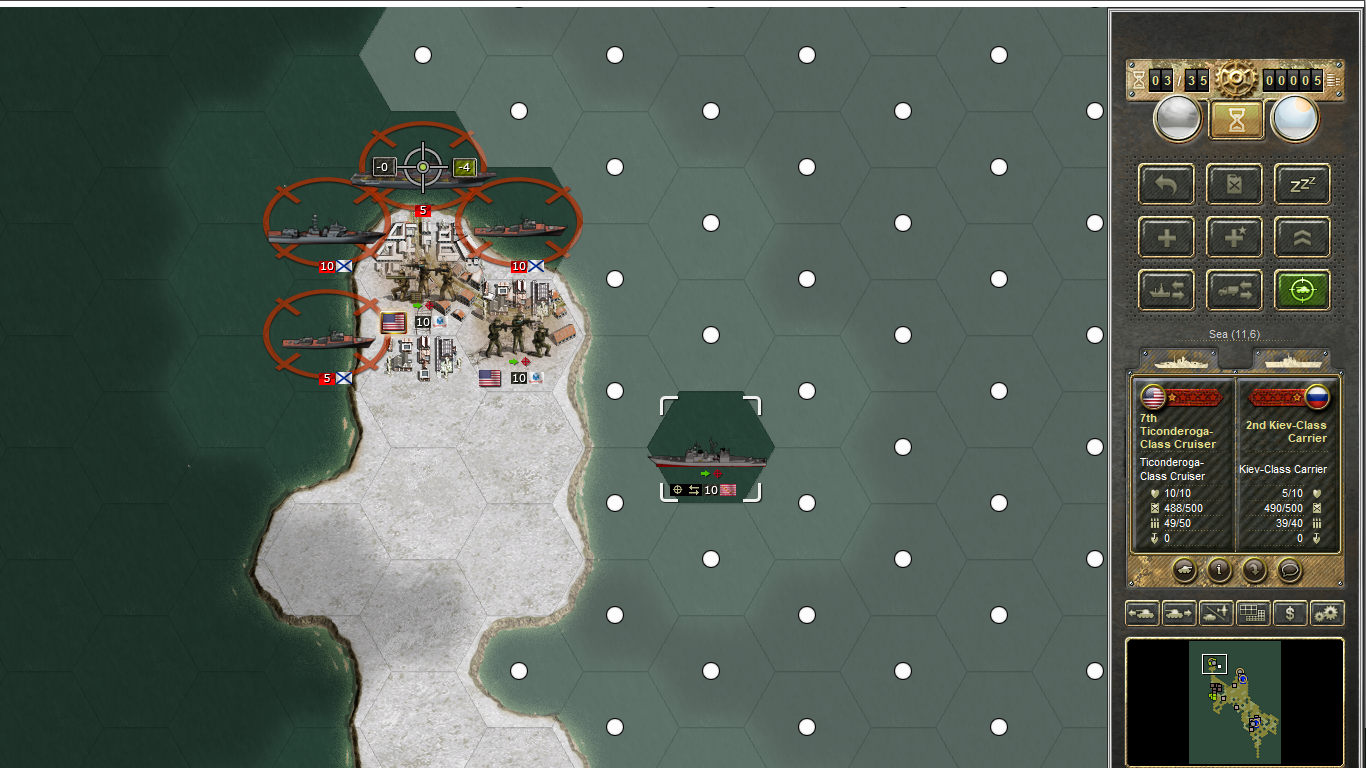Click the plain plus reinforcement button

pyautogui.click(x=1166, y=238)
